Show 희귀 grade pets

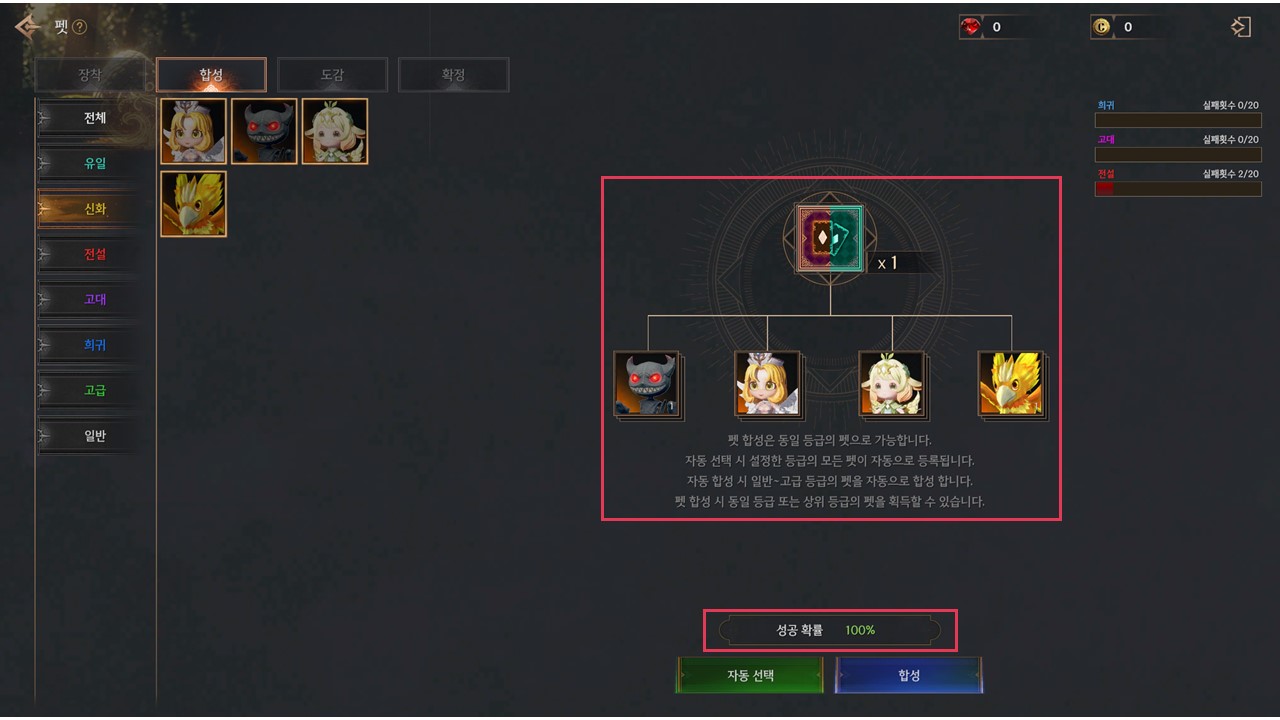pyautogui.click(x=94, y=345)
